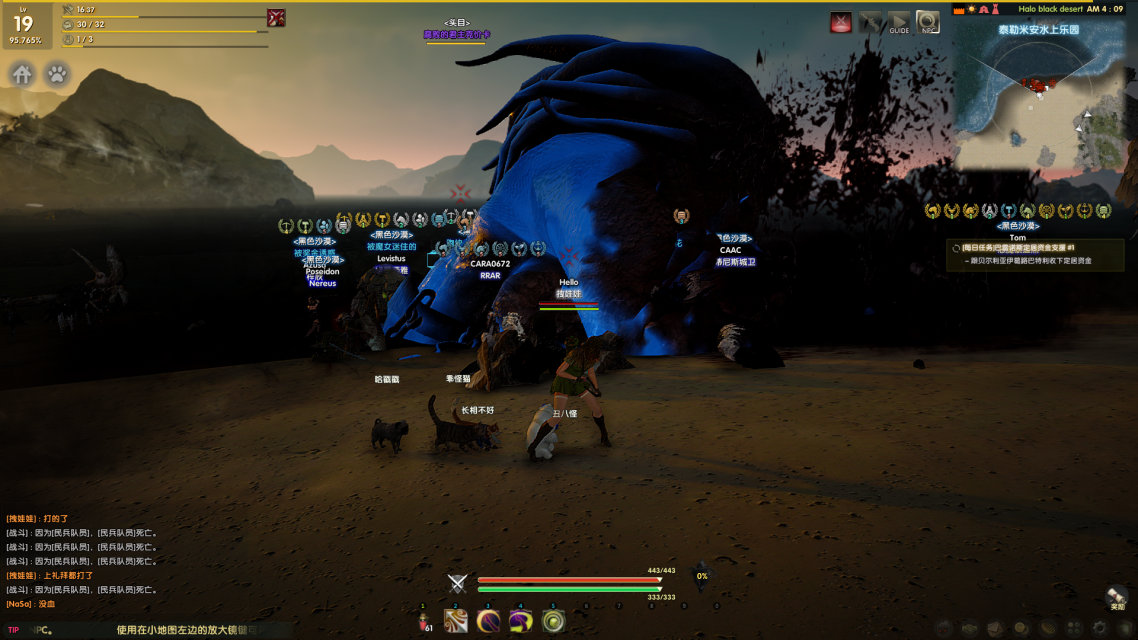Image resolution: width=1138 pixels, height=640 pixels.
Task: Use the red potion in hotbar slot 1
Action: [x=424, y=621]
